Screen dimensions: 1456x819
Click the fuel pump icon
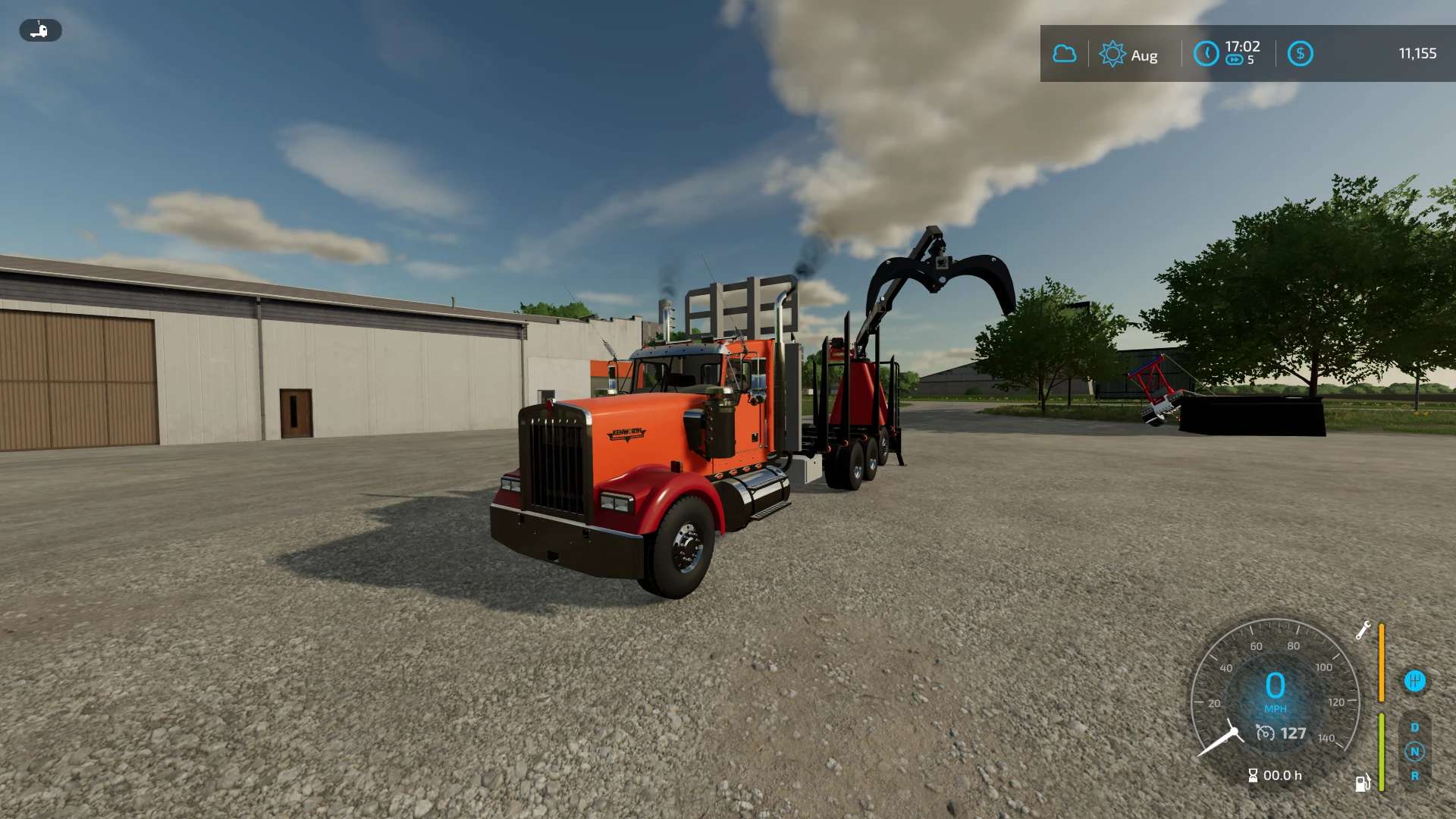pos(1362,783)
